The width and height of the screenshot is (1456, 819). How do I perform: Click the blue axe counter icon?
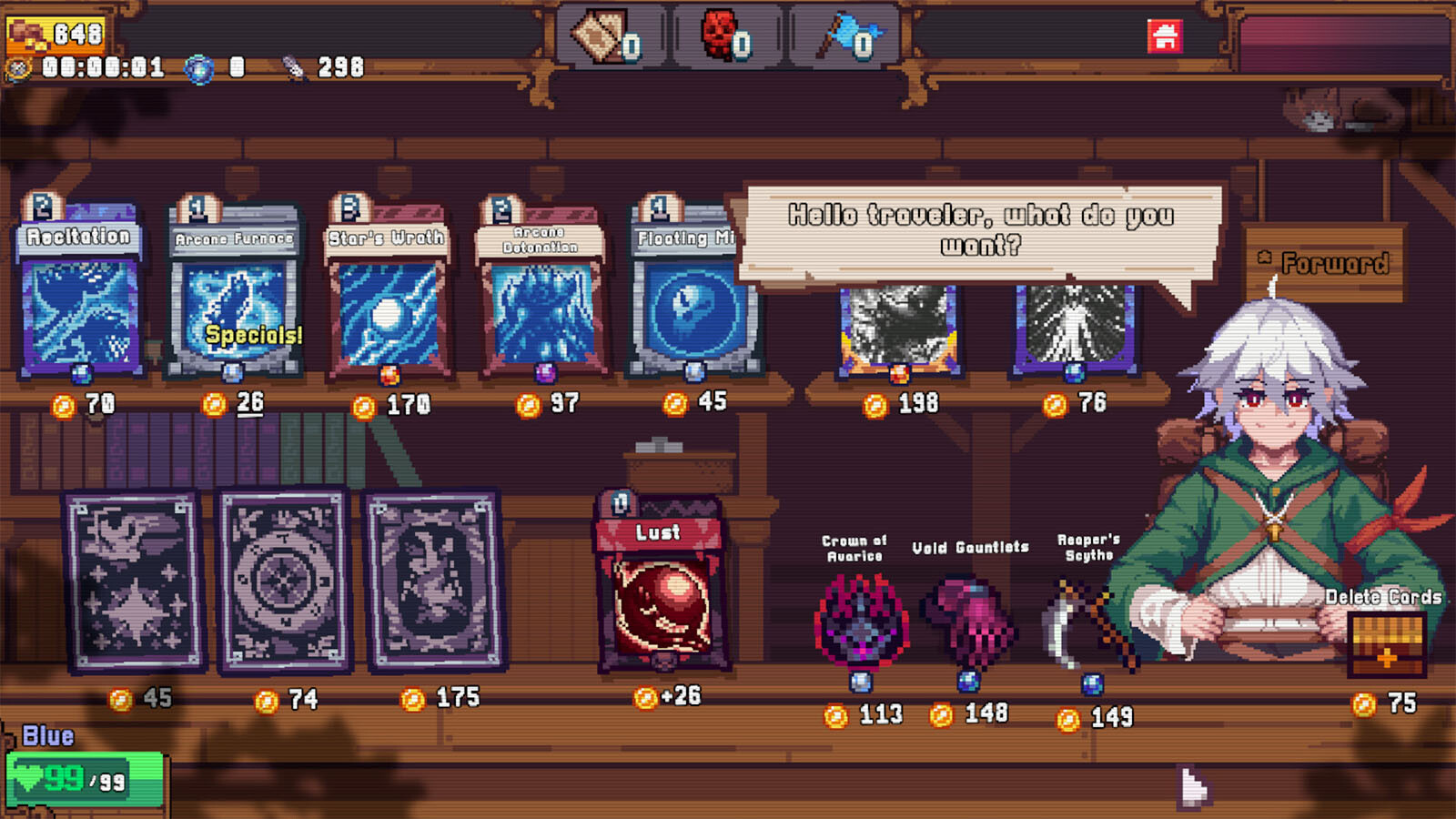coord(847,37)
